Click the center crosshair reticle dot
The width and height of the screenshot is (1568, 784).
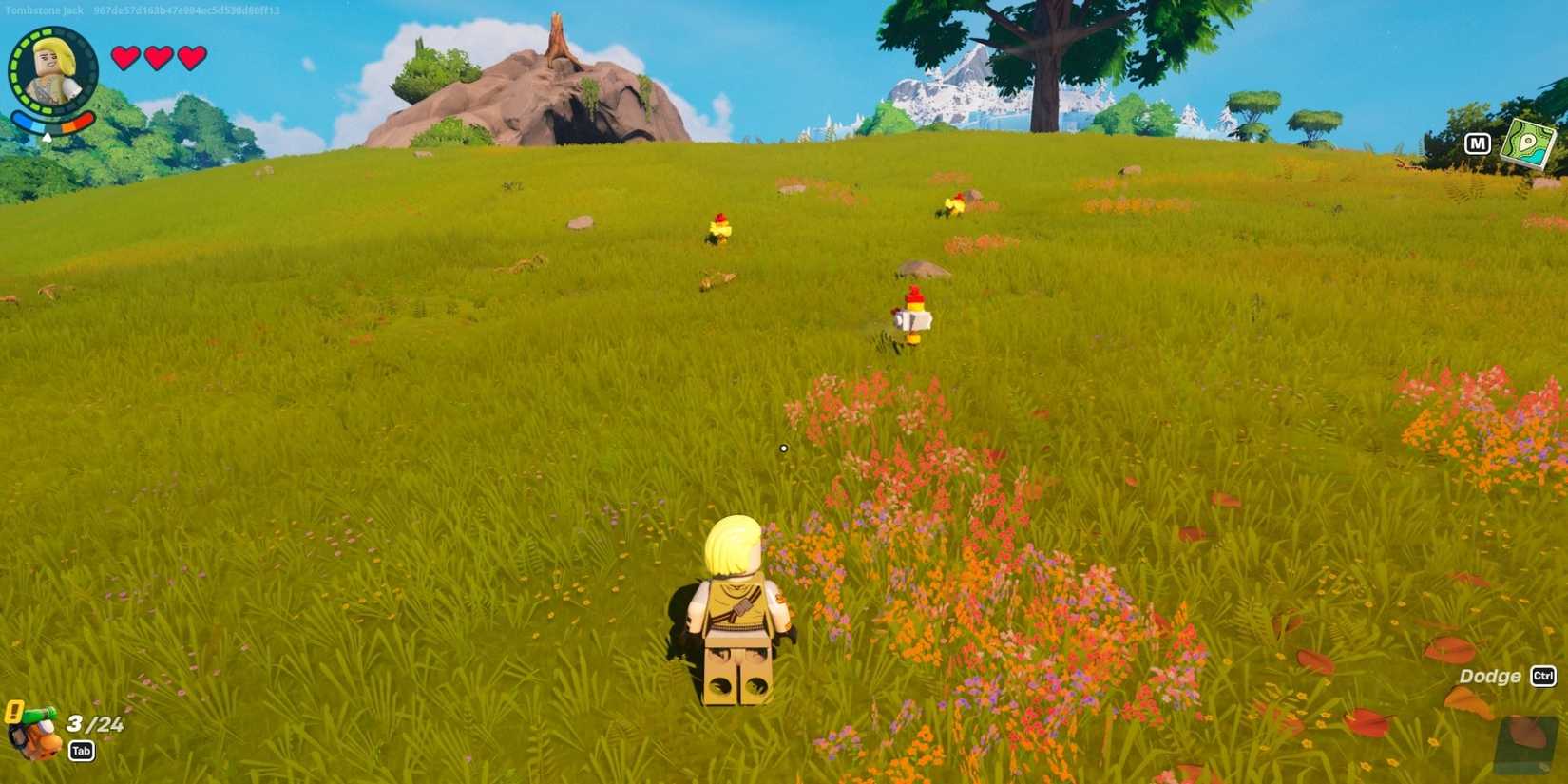point(783,448)
